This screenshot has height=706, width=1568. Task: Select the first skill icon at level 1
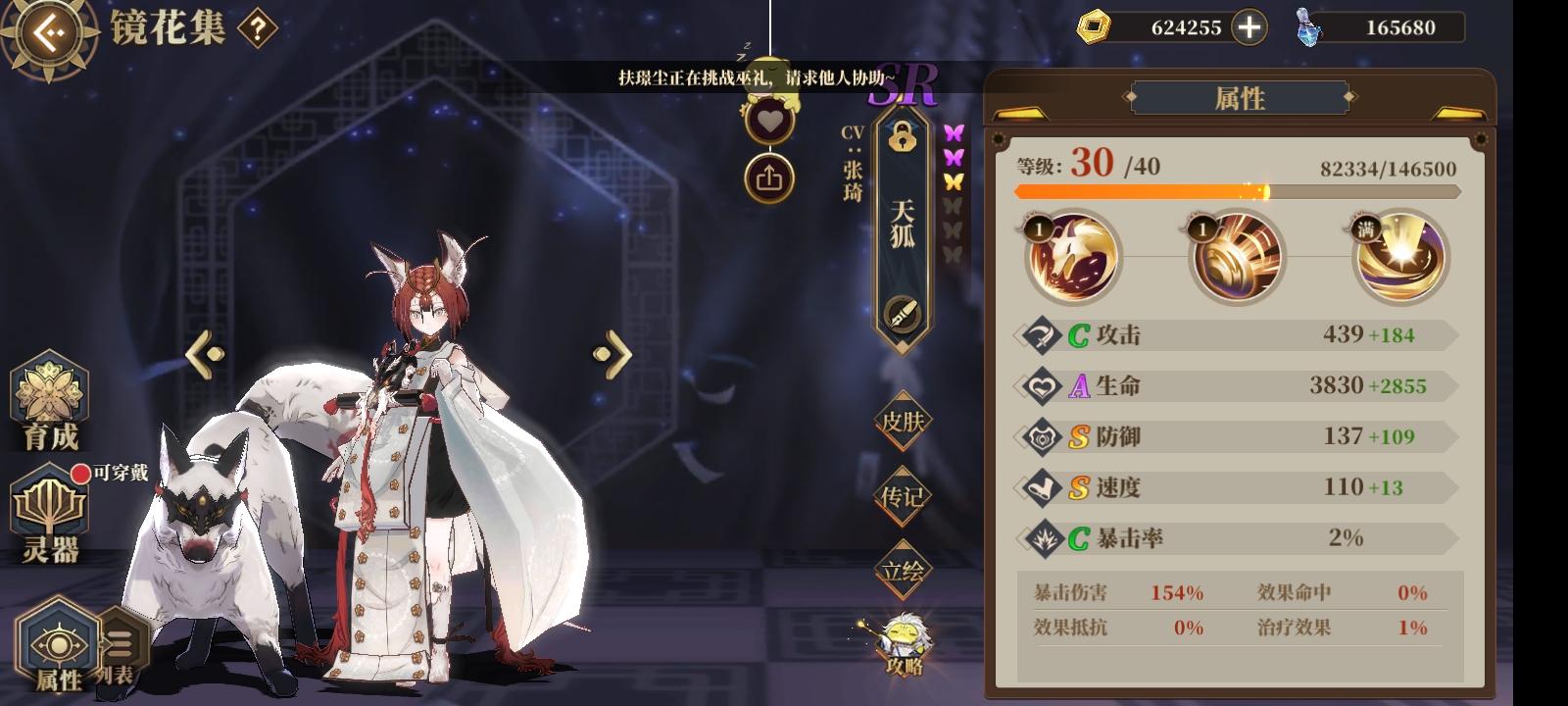1072,257
